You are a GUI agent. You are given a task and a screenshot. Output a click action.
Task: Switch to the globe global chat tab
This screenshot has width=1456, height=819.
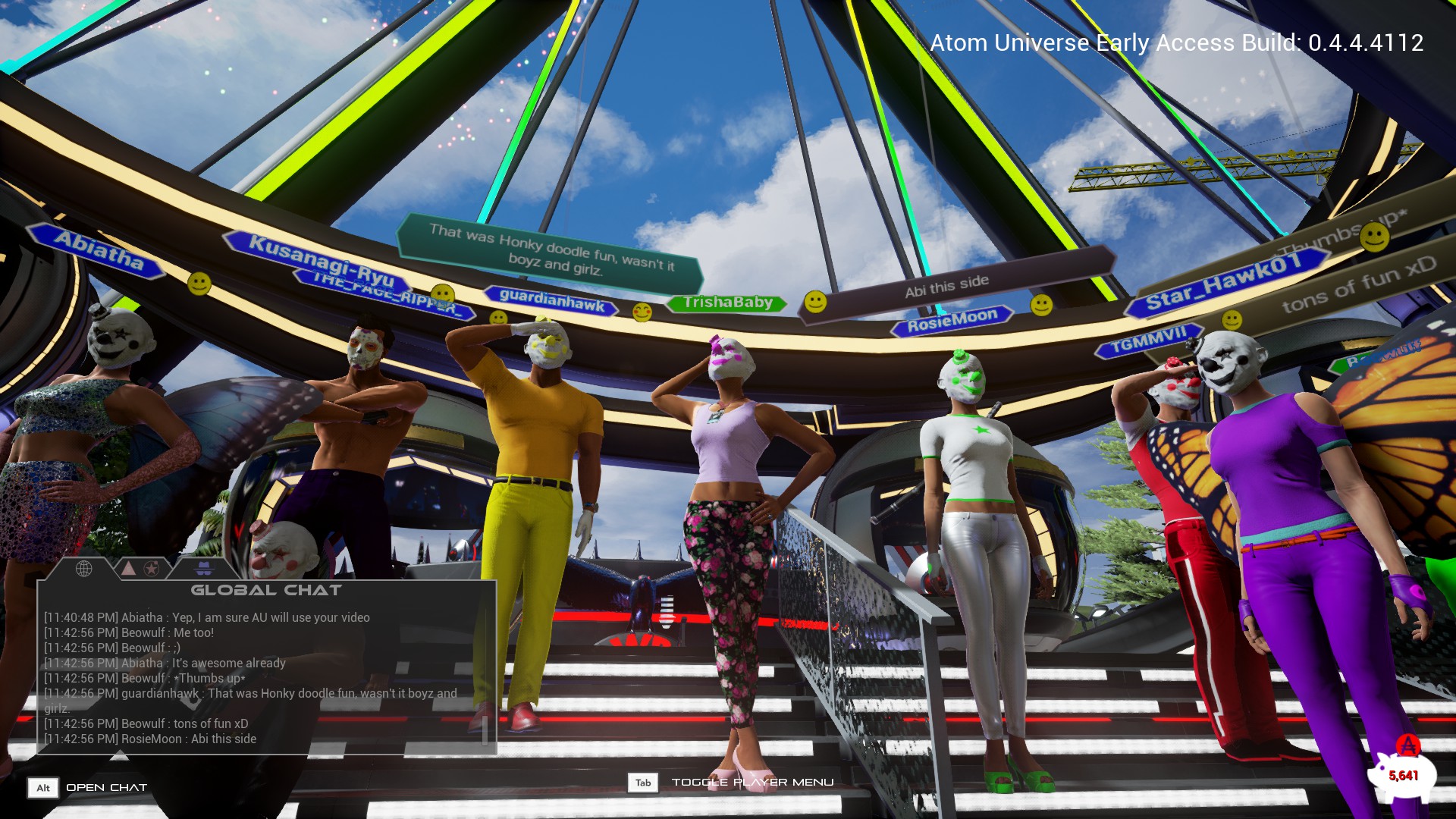[x=83, y=568]
